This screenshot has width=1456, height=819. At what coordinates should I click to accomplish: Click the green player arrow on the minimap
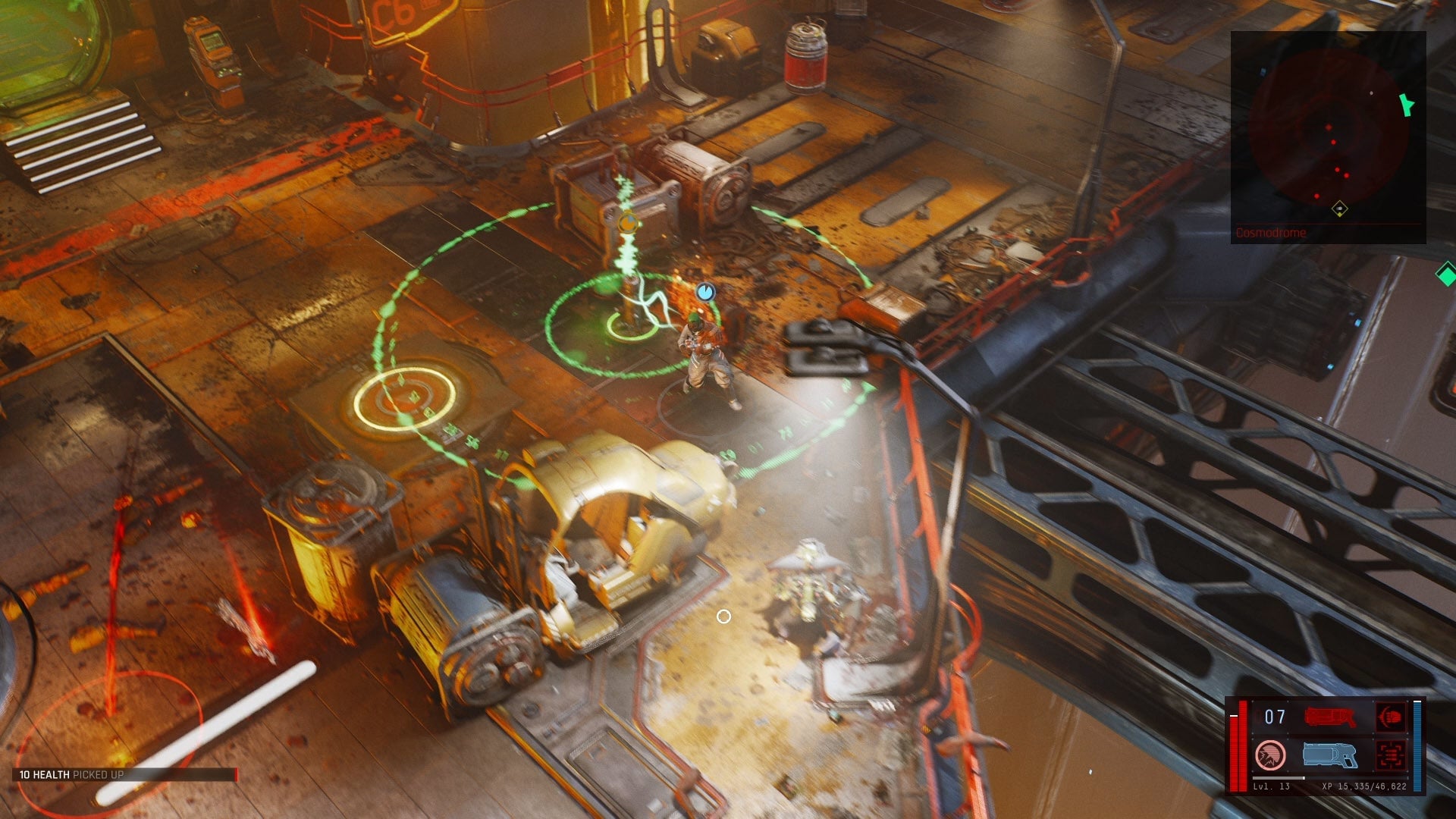(1407, 105)
